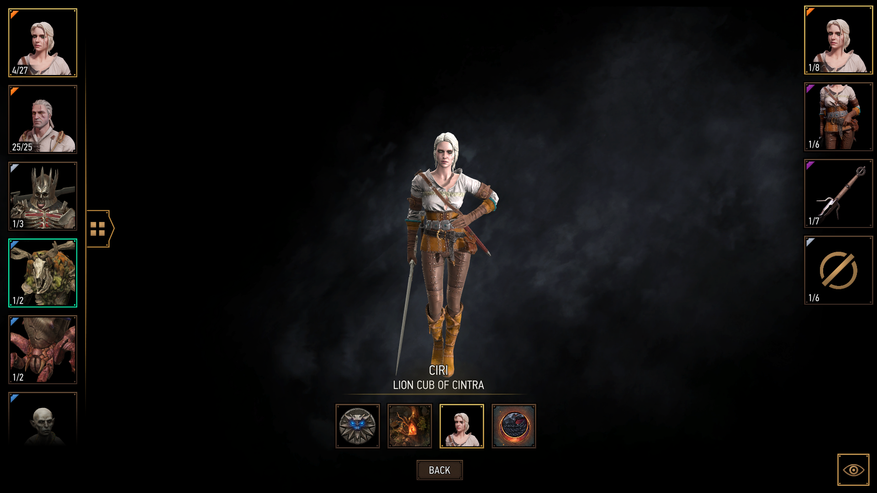The width and height of the screenshot is (877, 493).
Task: Open the fiery ringed coin category
Action: [514, 426]
